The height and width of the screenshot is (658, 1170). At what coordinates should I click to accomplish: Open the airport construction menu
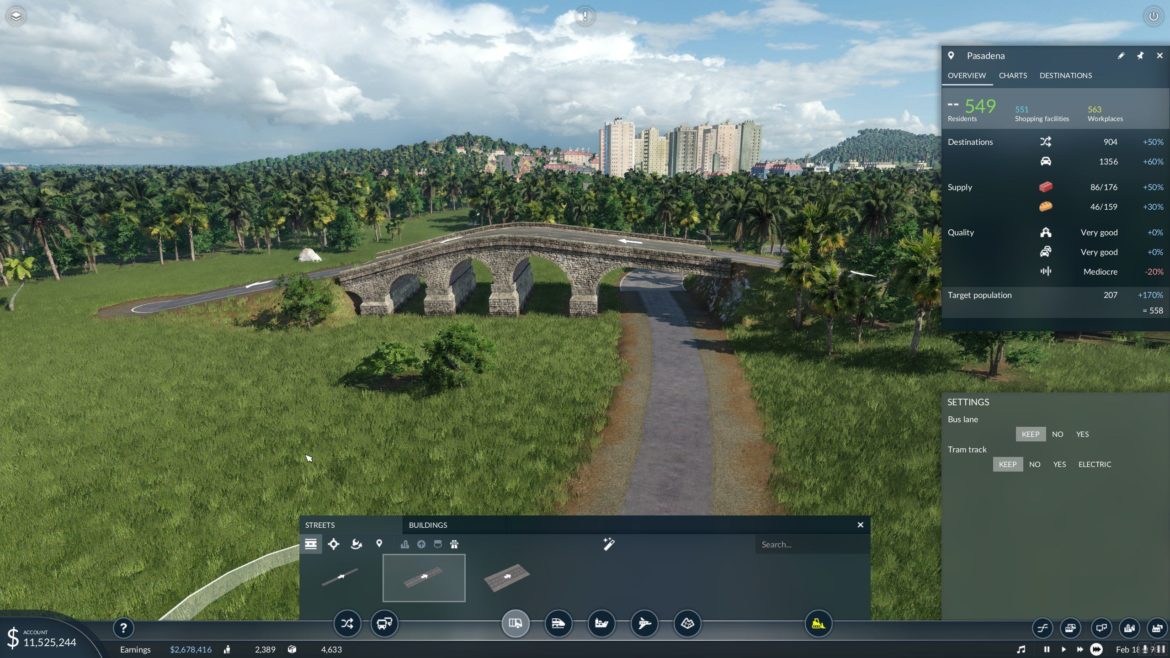644,624
